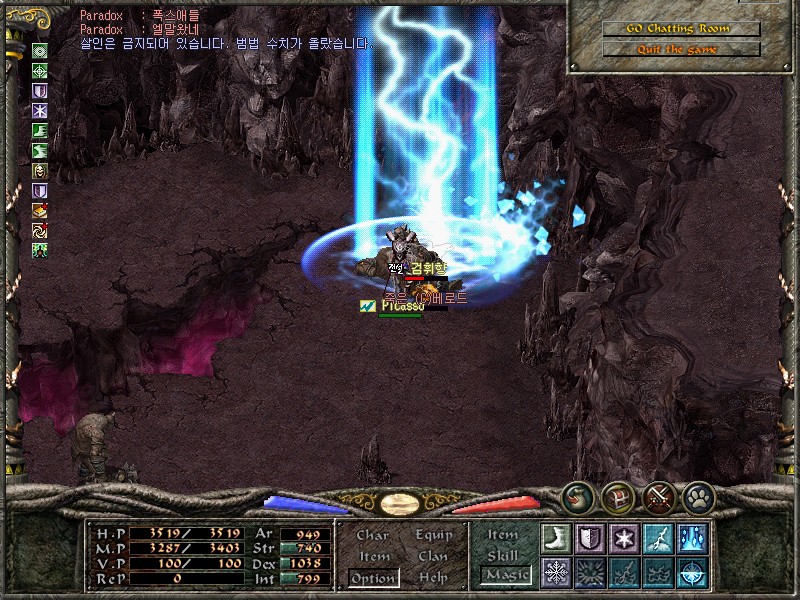Open the Char menu

click(373, 535)
